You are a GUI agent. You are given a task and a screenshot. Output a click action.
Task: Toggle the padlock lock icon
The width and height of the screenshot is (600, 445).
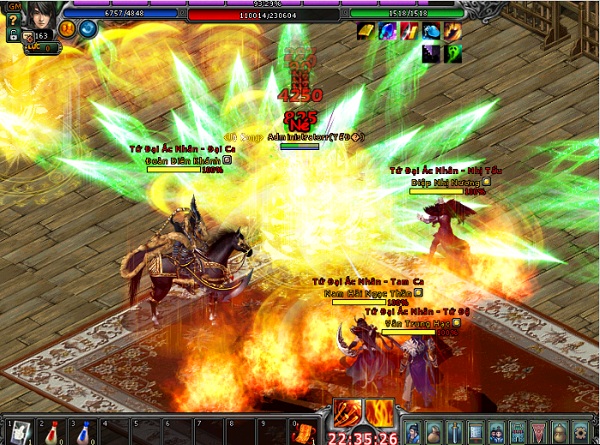(11, 35)
